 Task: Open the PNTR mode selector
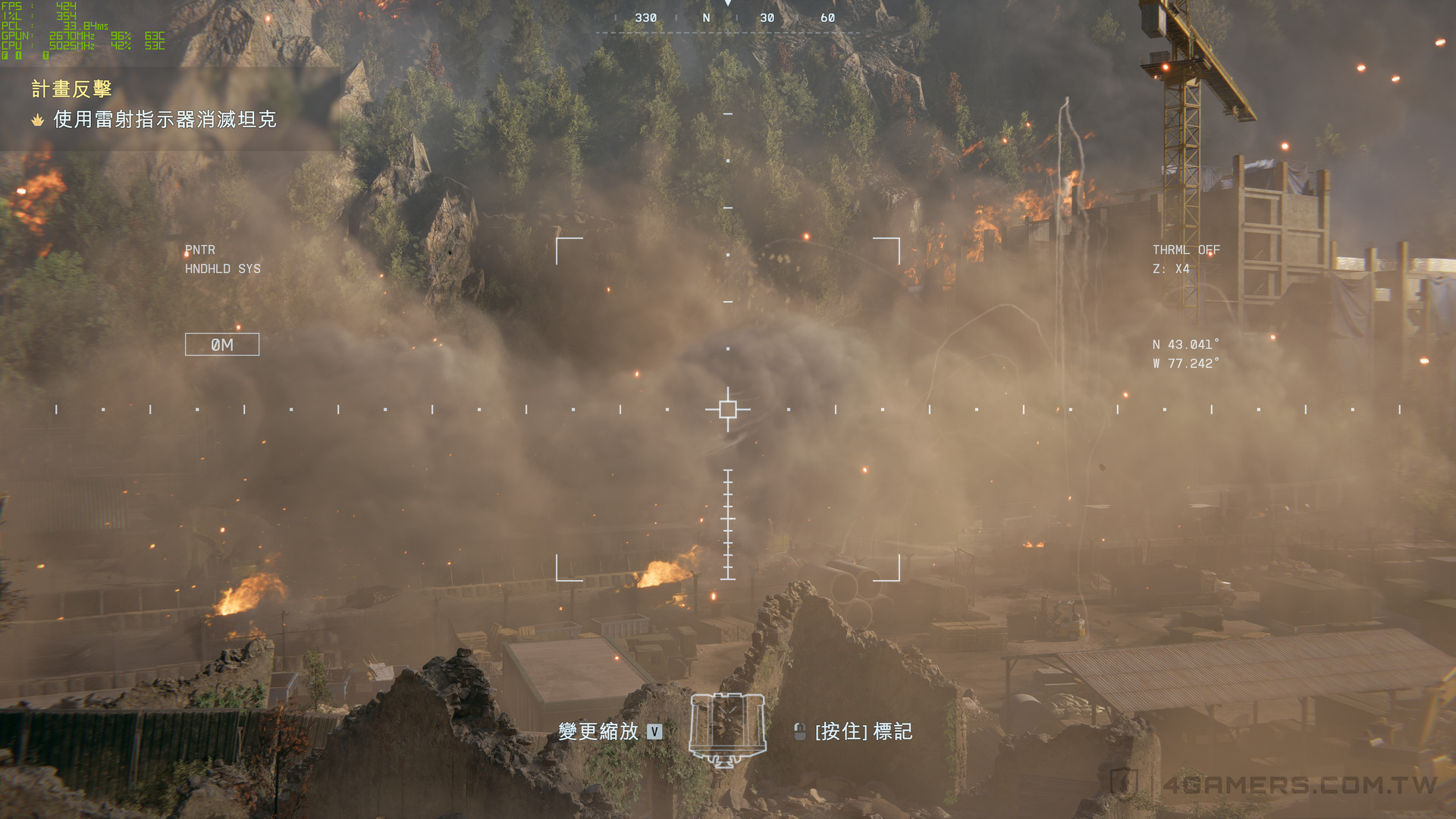click(202, 249)
